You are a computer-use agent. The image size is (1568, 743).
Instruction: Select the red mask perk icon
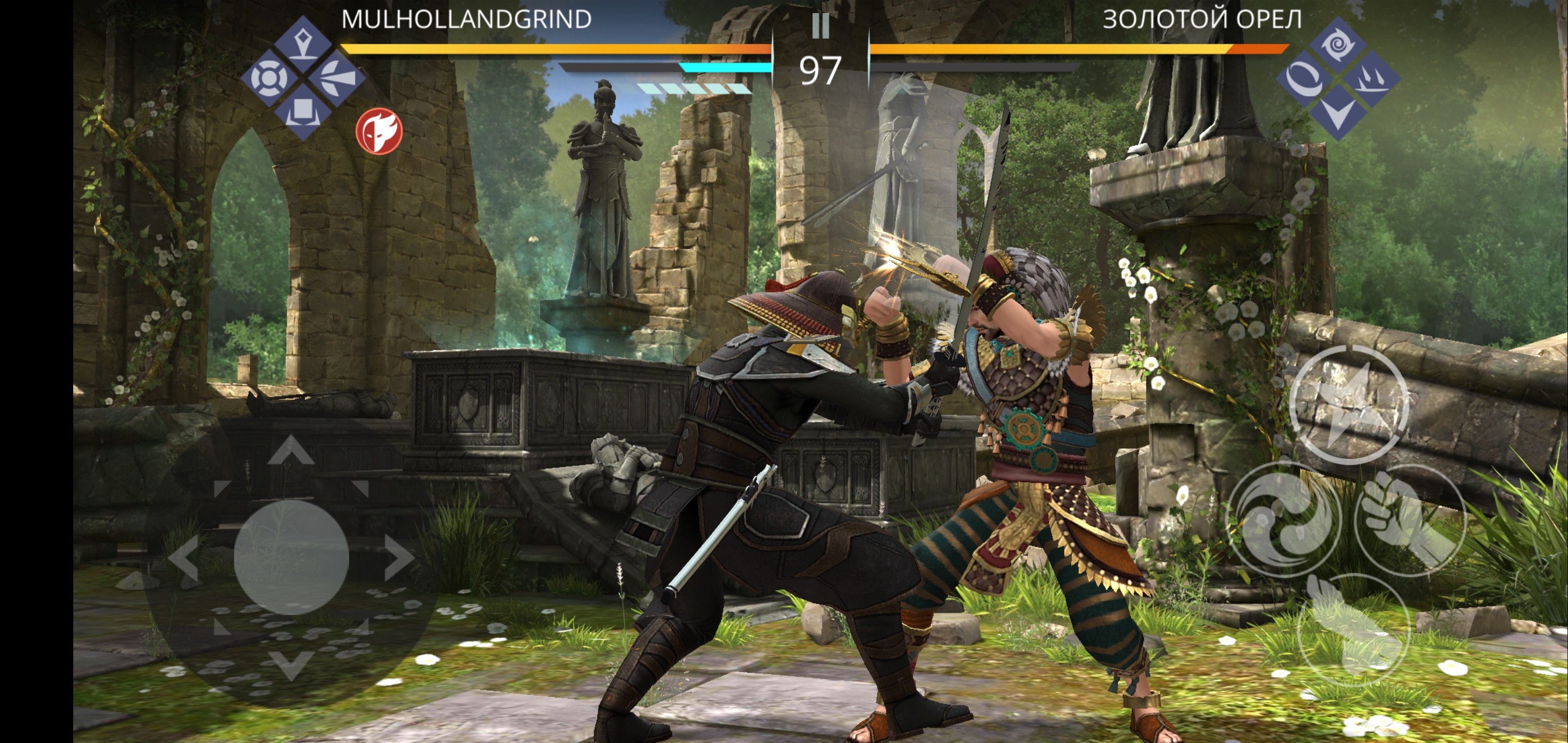pos(379,131)
